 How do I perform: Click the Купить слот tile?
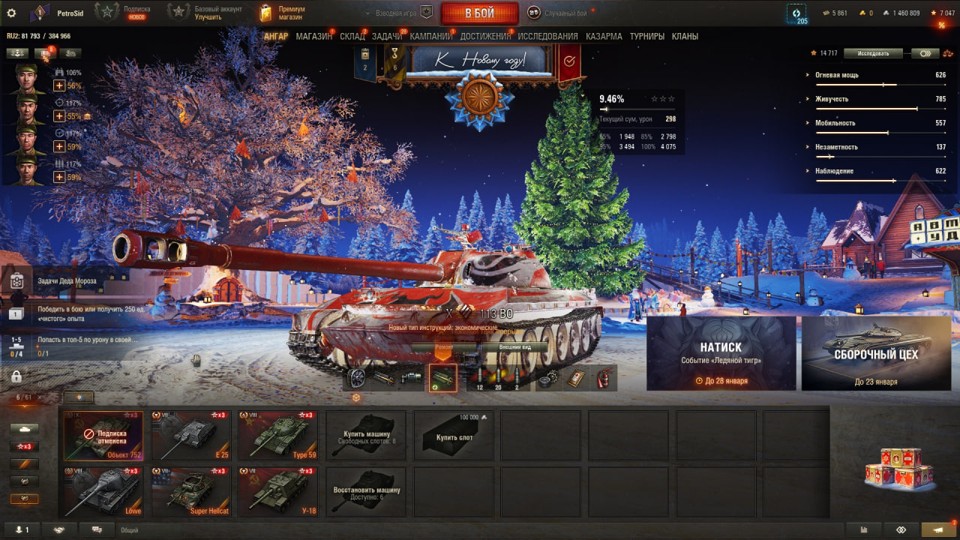pos(452,435)
